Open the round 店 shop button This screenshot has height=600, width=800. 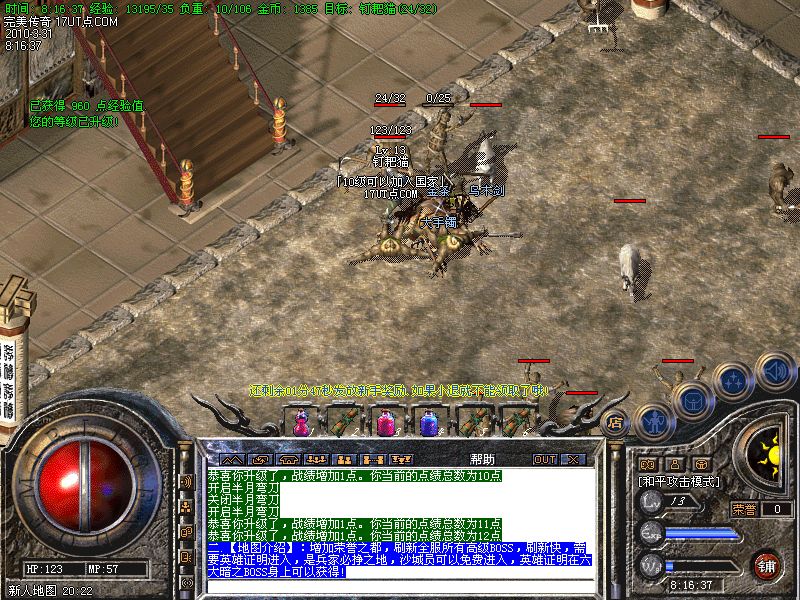(616, 421)
